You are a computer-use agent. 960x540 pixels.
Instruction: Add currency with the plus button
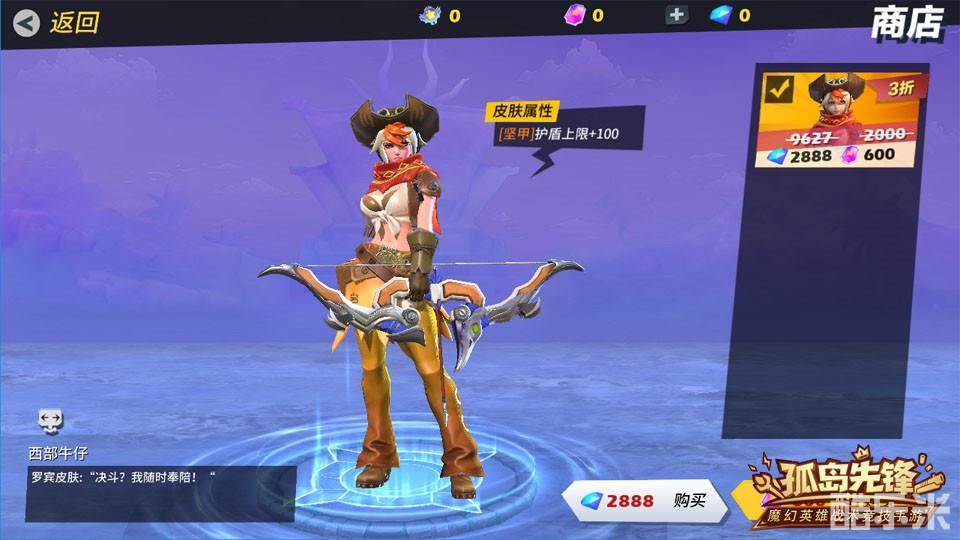(677, 15)
